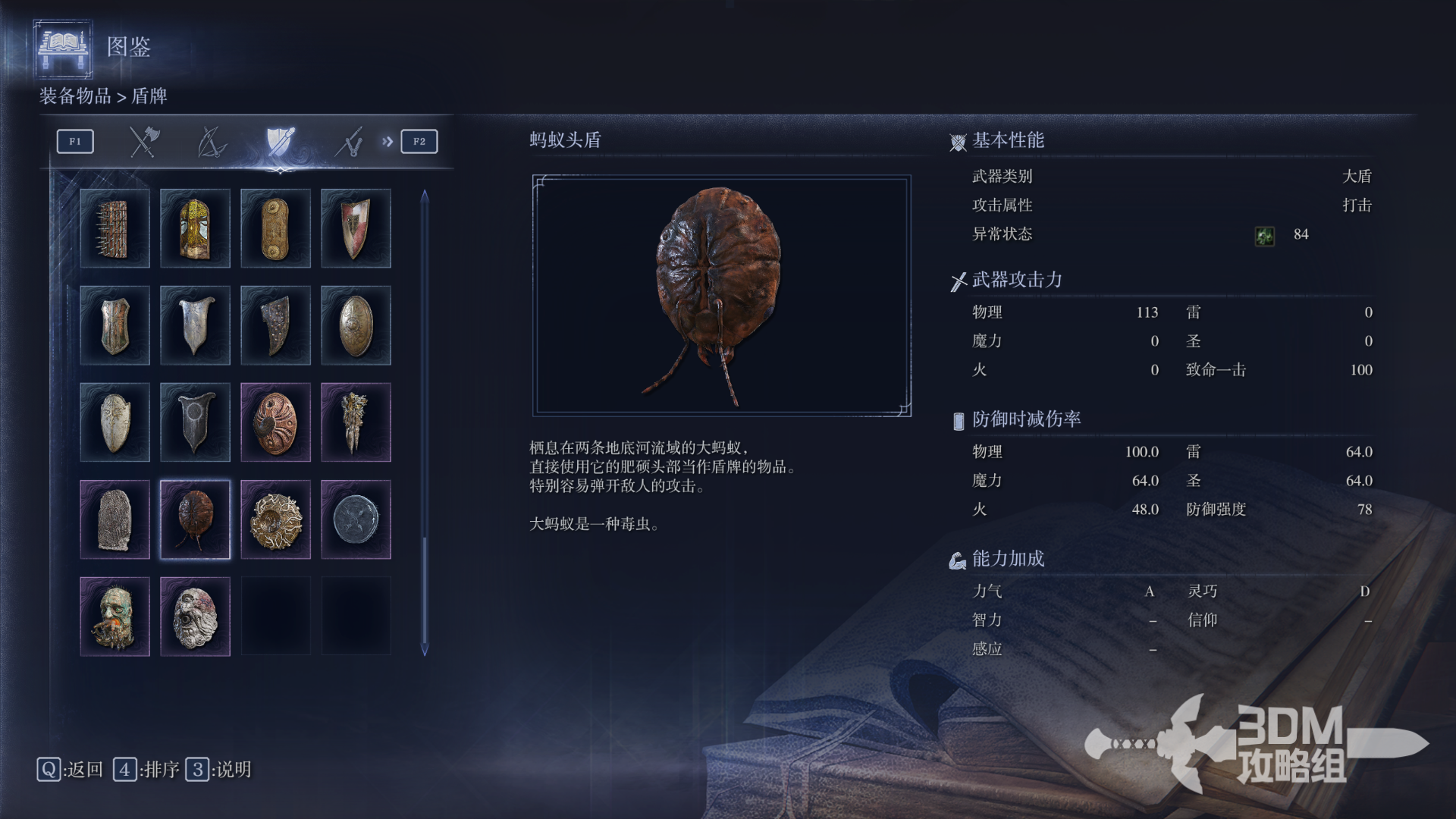Select the shield category tab
Screen dimensions: 1456x819
pyautogui.click(x=280, y=142)
